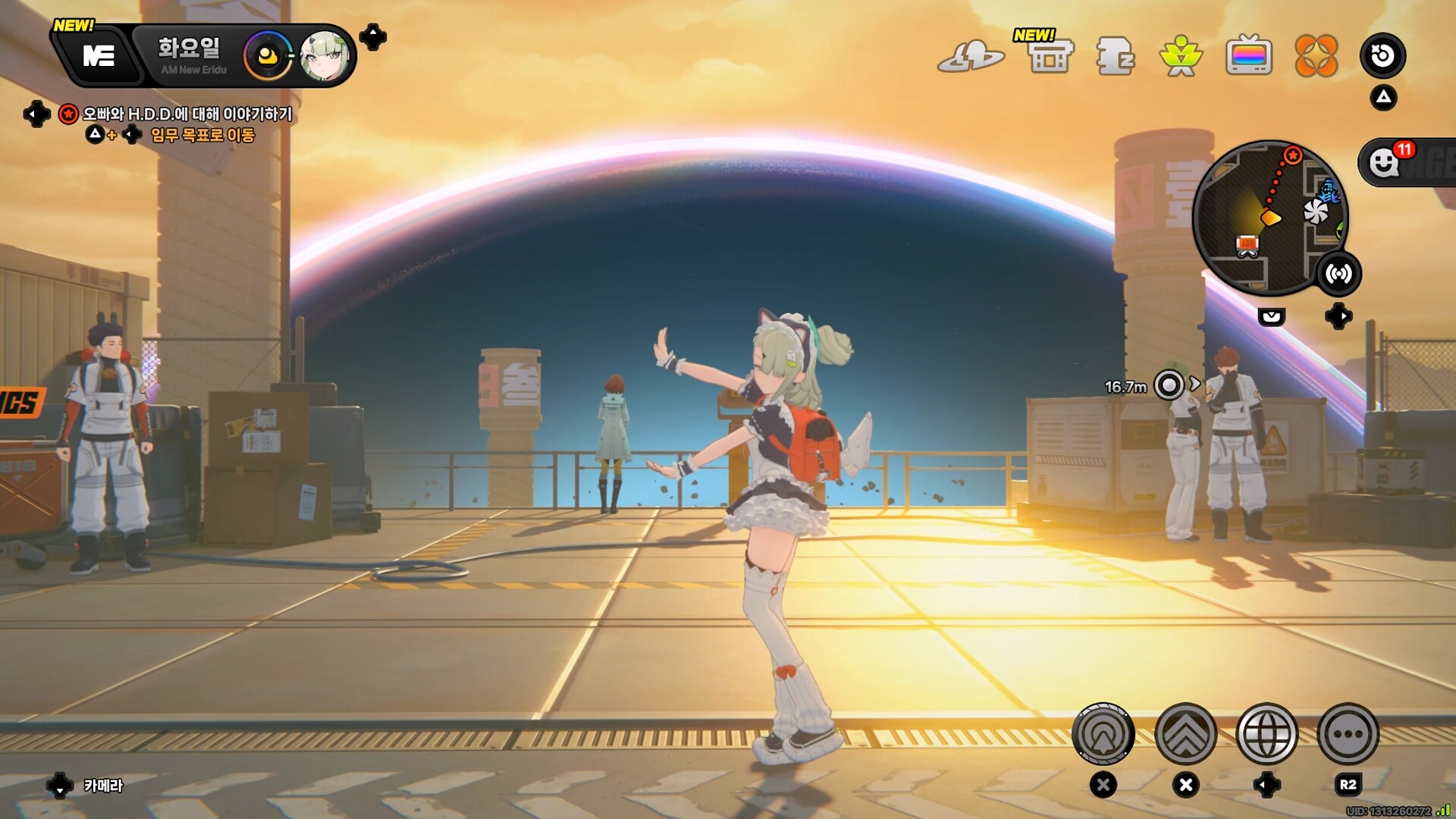The image size is (1456, 819).
Task: Click the circular arrow refresh button
Action: [1382, 55]
